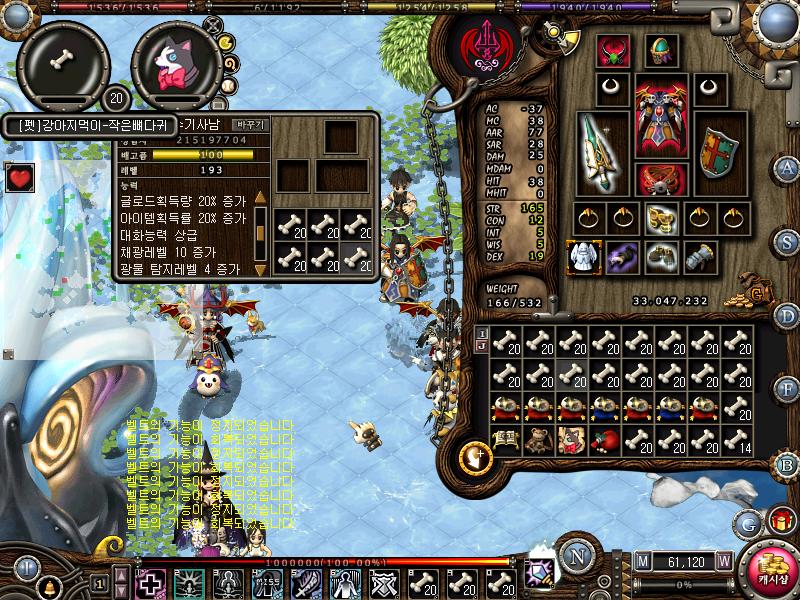
Task: Select the green-gem helmet slot
Action: click(x=661, y=51)
